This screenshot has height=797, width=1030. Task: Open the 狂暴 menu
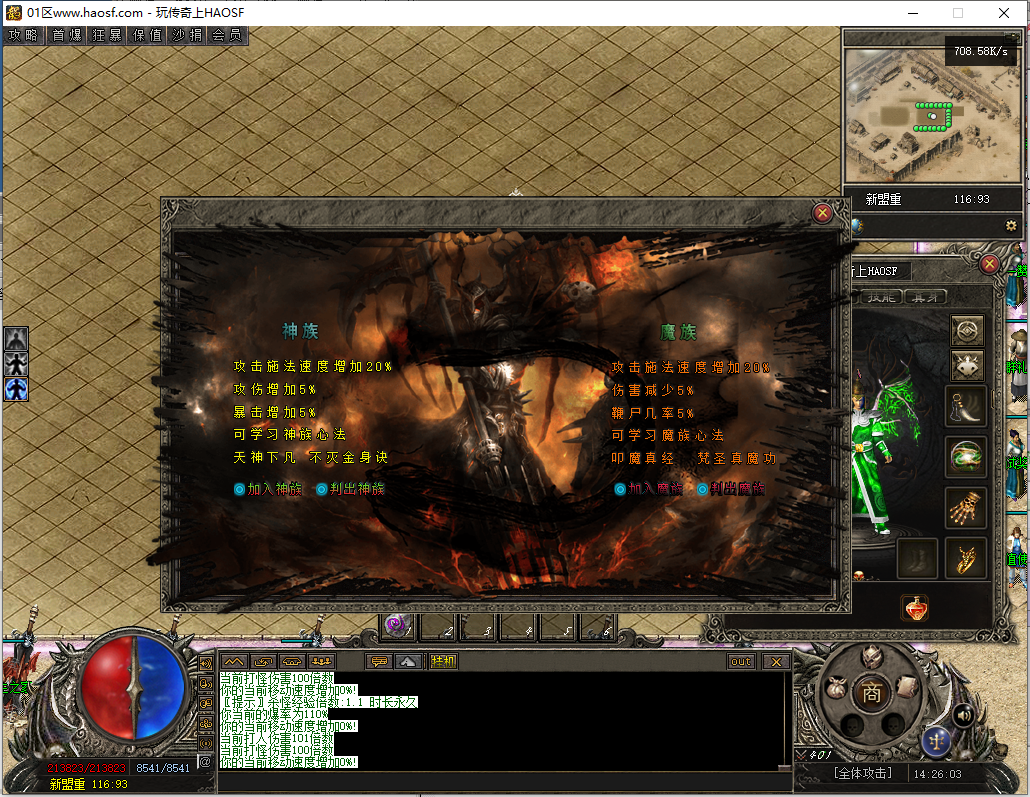107,35
